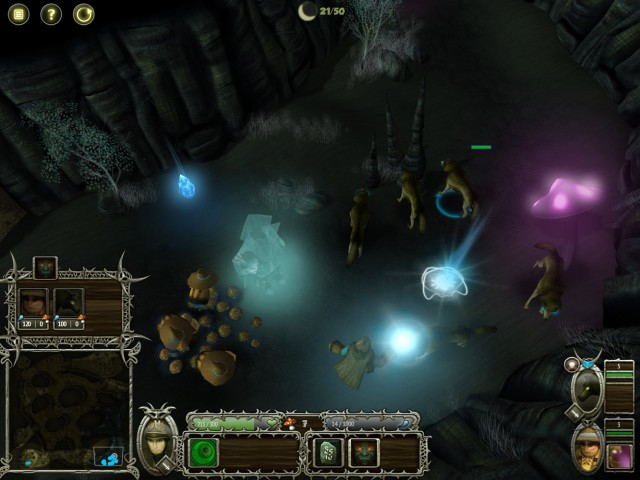Click the round arrow button in top bar
Image resolution: width=640 pixels, height=480 pixels.
coord(83,14)
